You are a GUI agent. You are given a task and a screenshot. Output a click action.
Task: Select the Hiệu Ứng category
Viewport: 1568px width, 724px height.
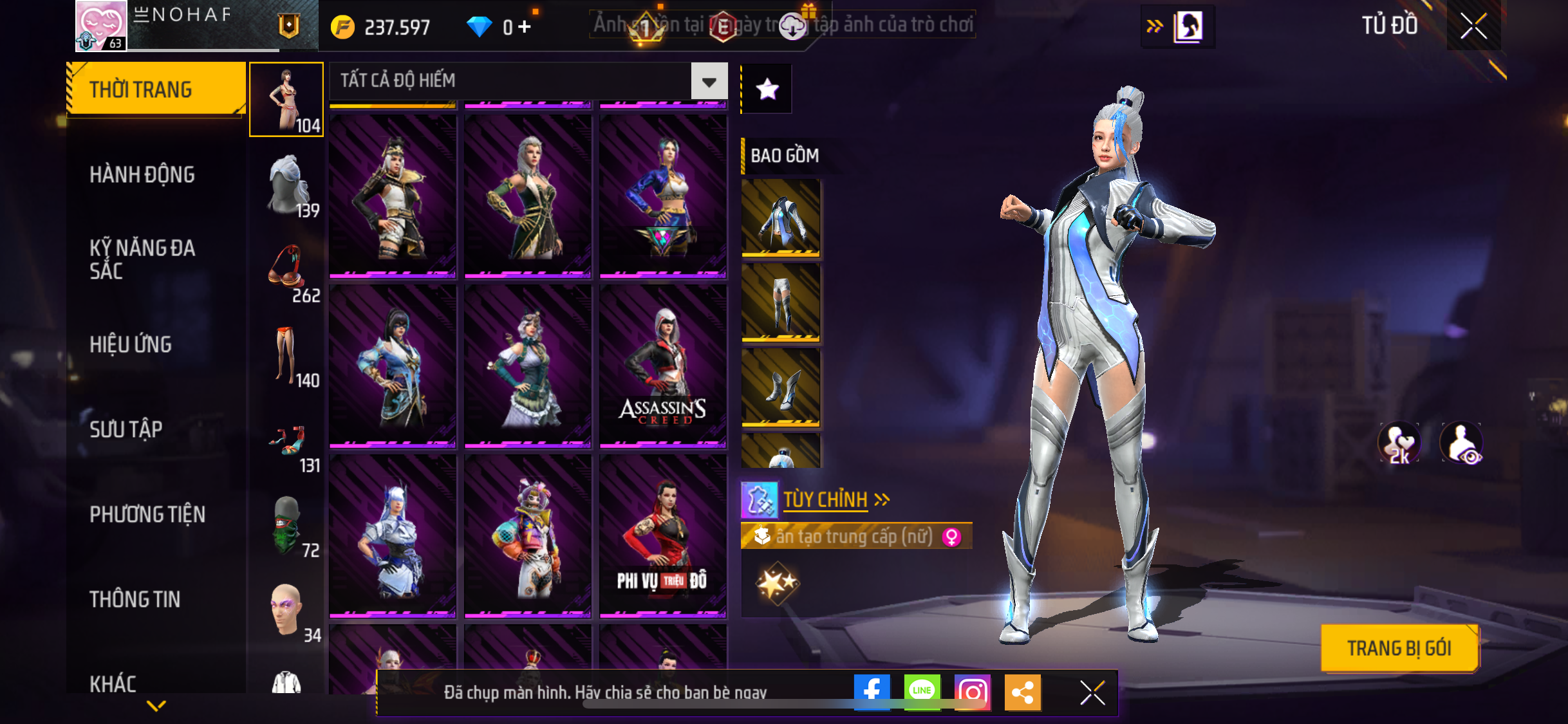(131, 344)
